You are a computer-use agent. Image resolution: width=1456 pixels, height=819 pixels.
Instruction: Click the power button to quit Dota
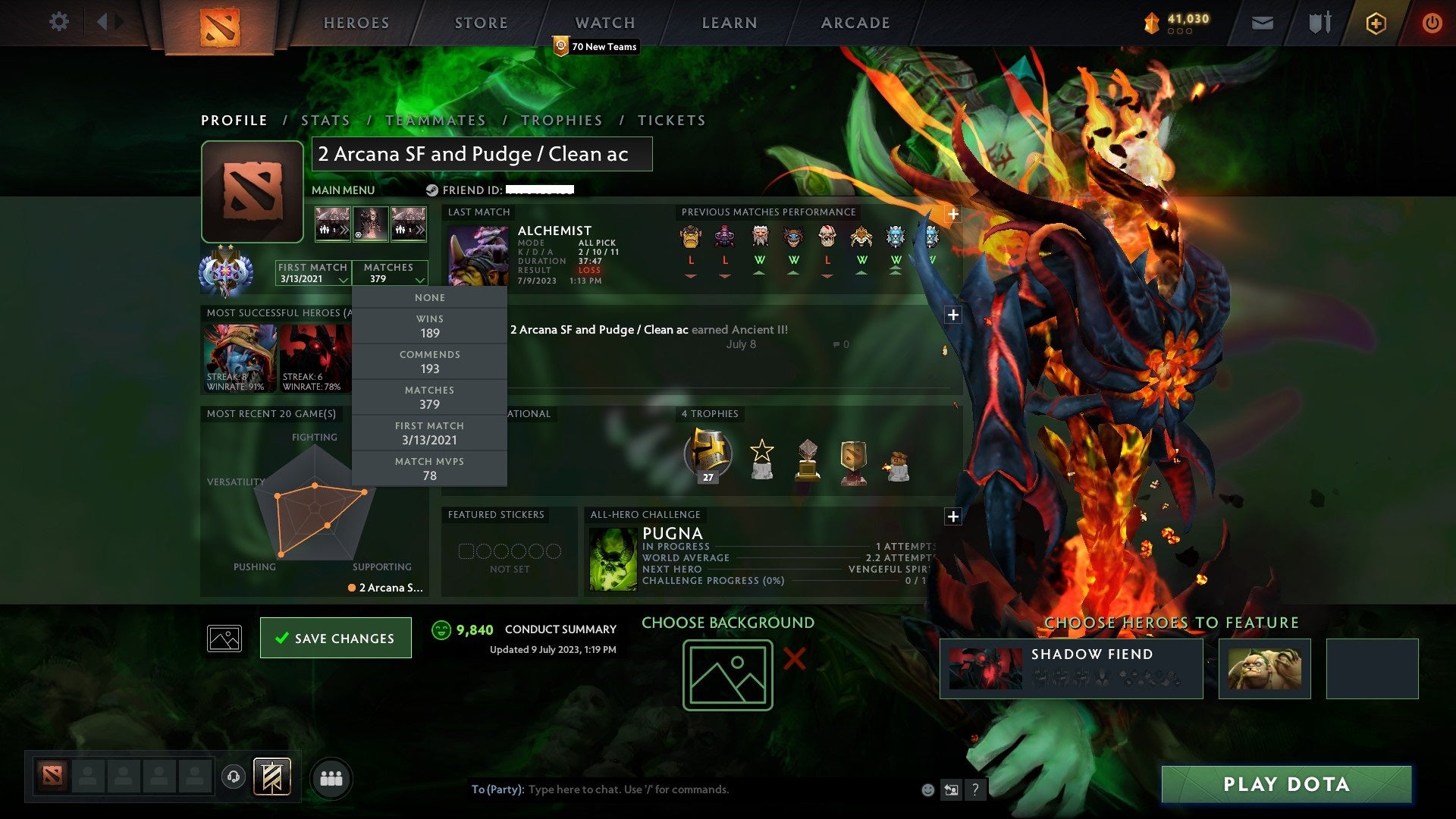point(1433,23)
